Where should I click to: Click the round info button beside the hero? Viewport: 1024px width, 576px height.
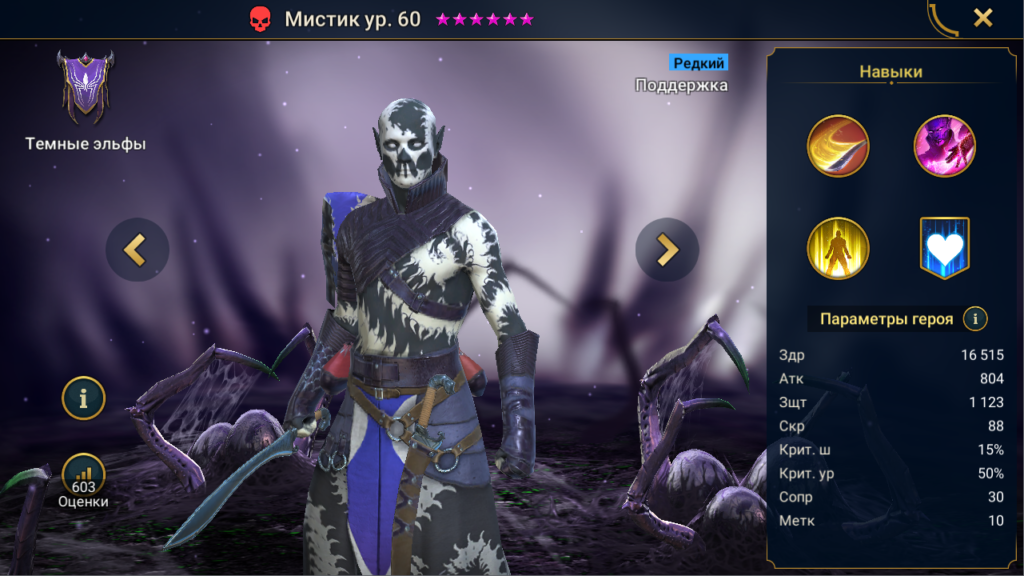[84, 398]
